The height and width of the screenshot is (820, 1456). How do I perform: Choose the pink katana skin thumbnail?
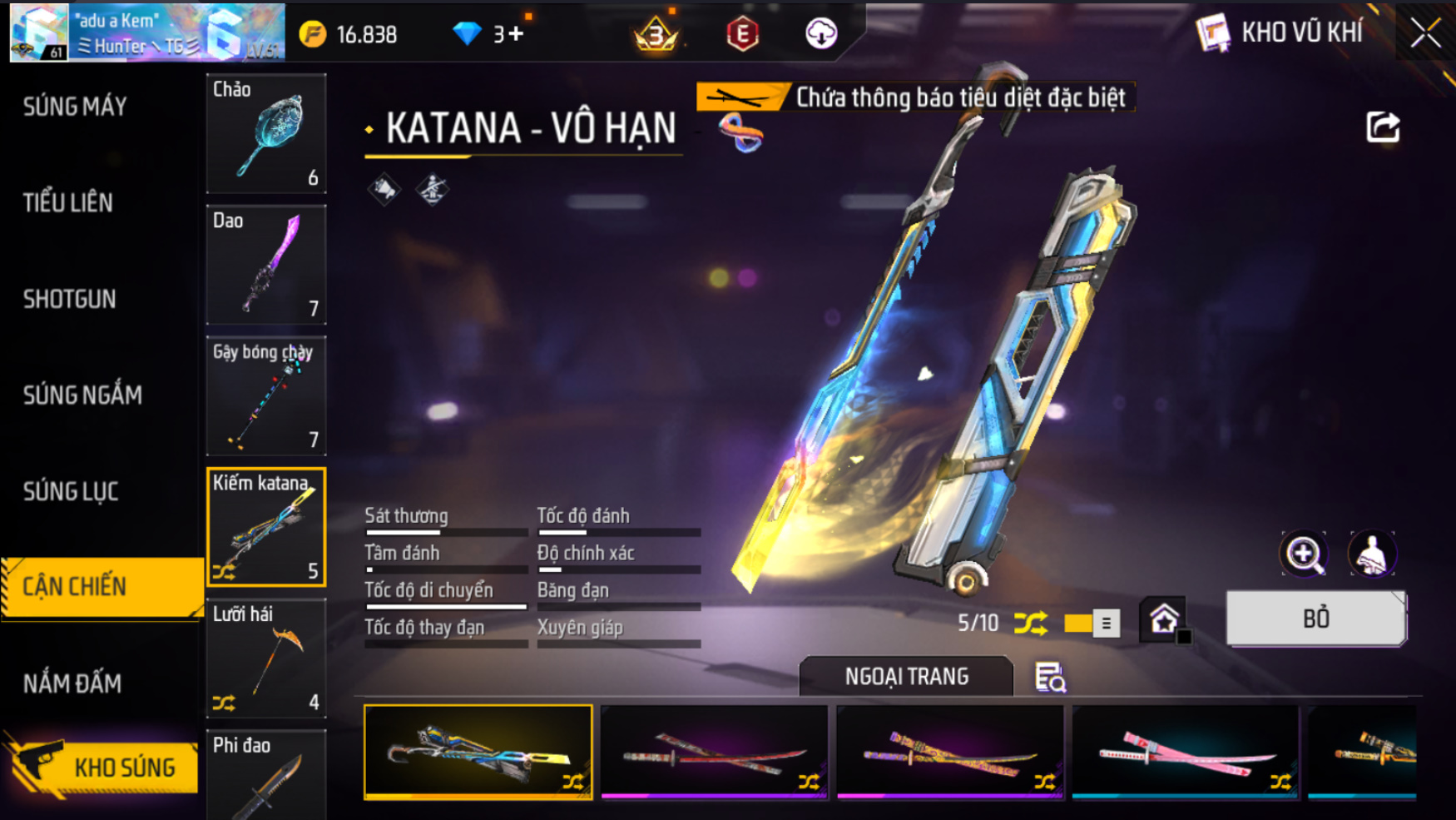click(x=1185, y=753)
